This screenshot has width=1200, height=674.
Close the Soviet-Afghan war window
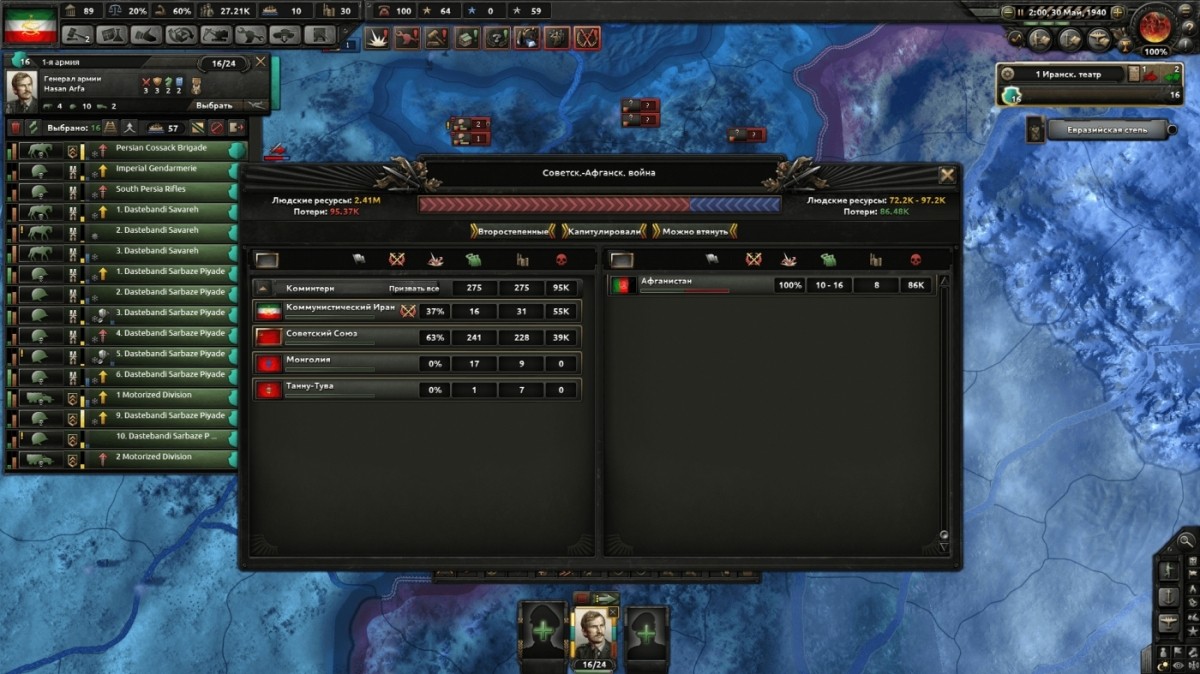(x=946, y=175)
